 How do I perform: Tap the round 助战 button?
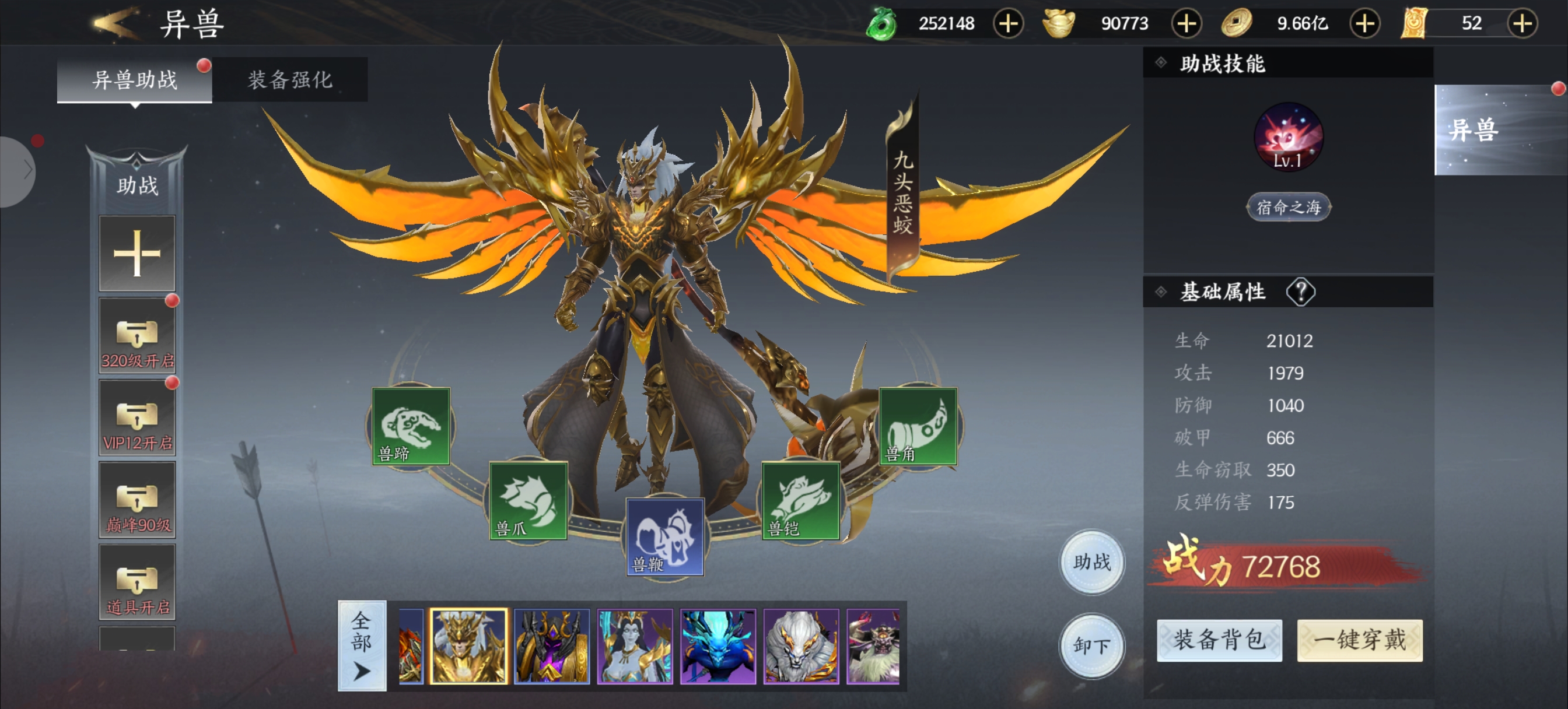[x=1092, y=561]
